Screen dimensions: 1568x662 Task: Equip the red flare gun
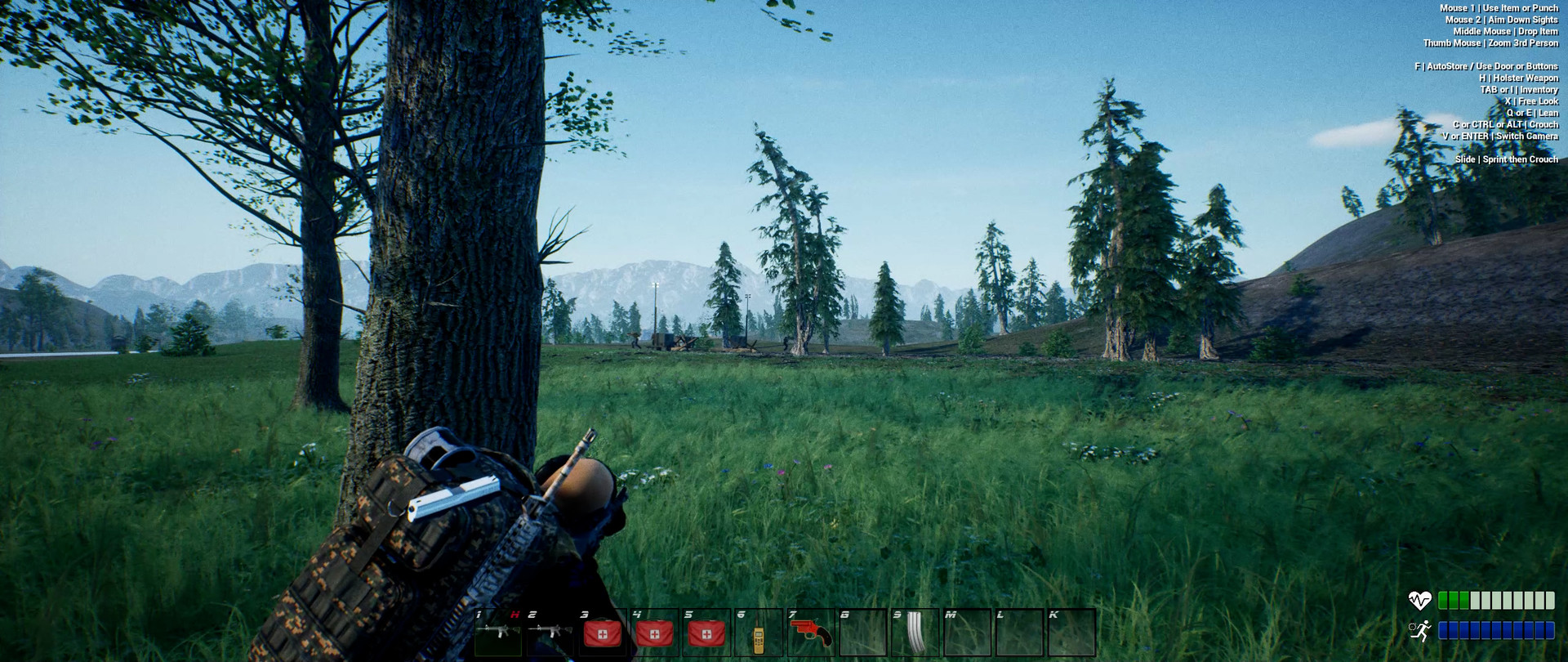811,633
